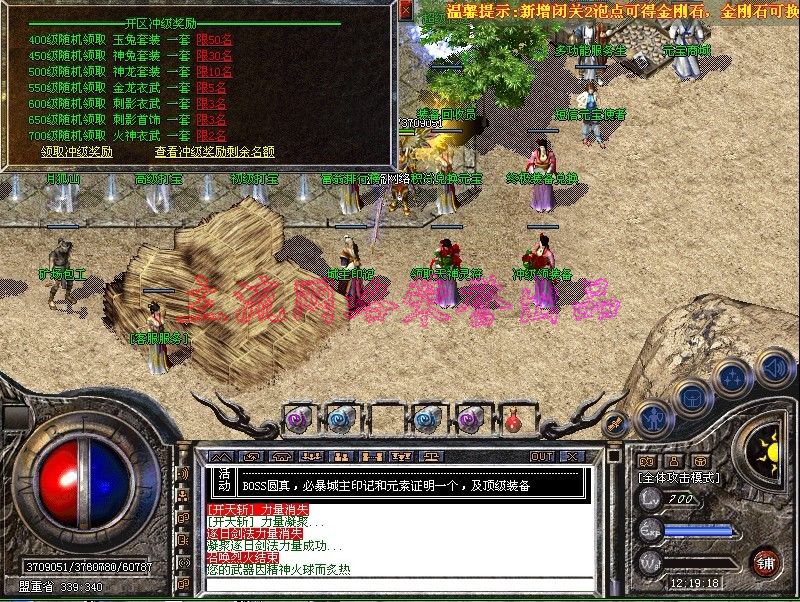Screen dimensions: 800x602
Task: Select the red 限2名 link
Action: [211, 136]
